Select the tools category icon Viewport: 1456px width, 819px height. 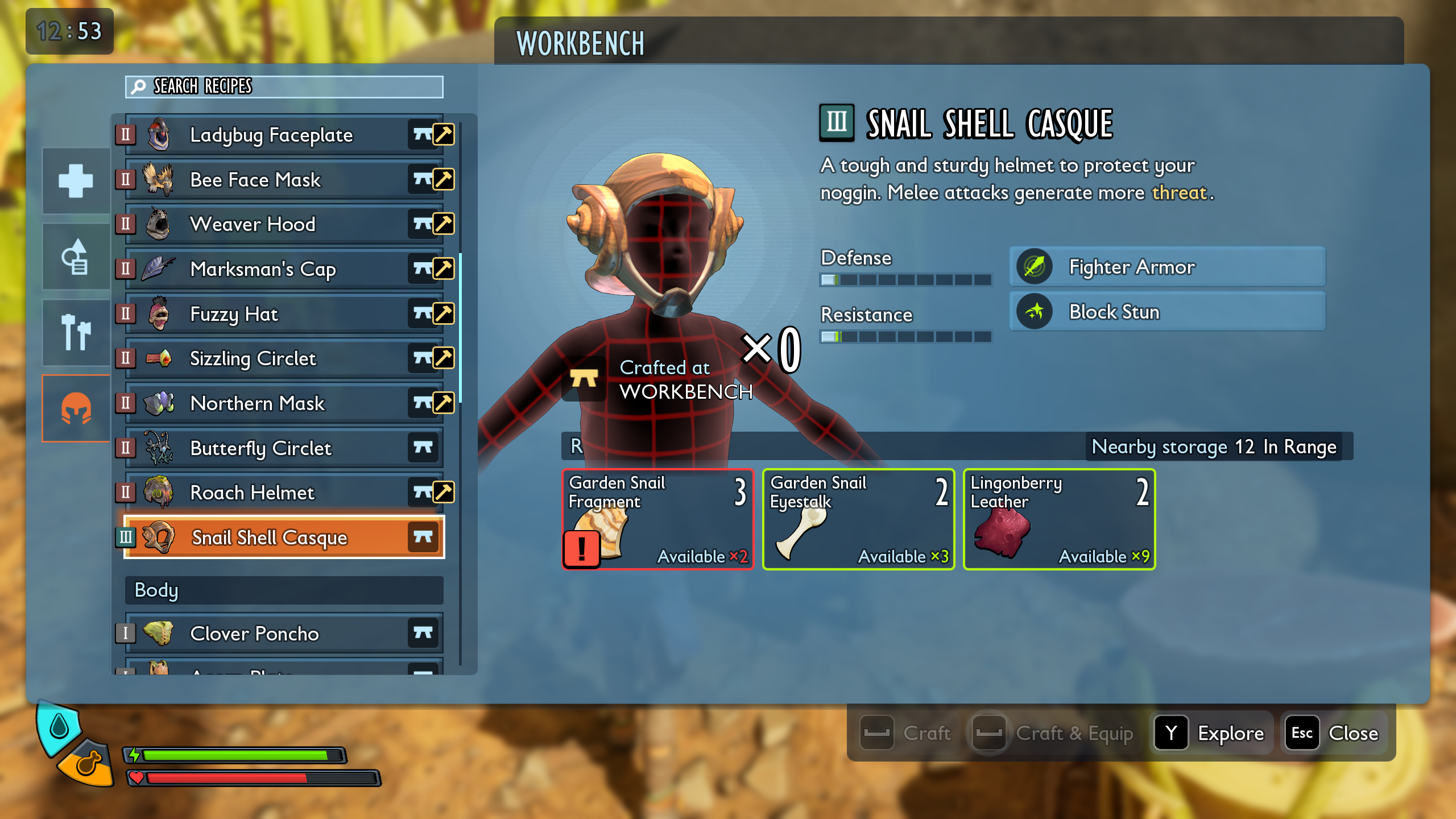point(76,333)
